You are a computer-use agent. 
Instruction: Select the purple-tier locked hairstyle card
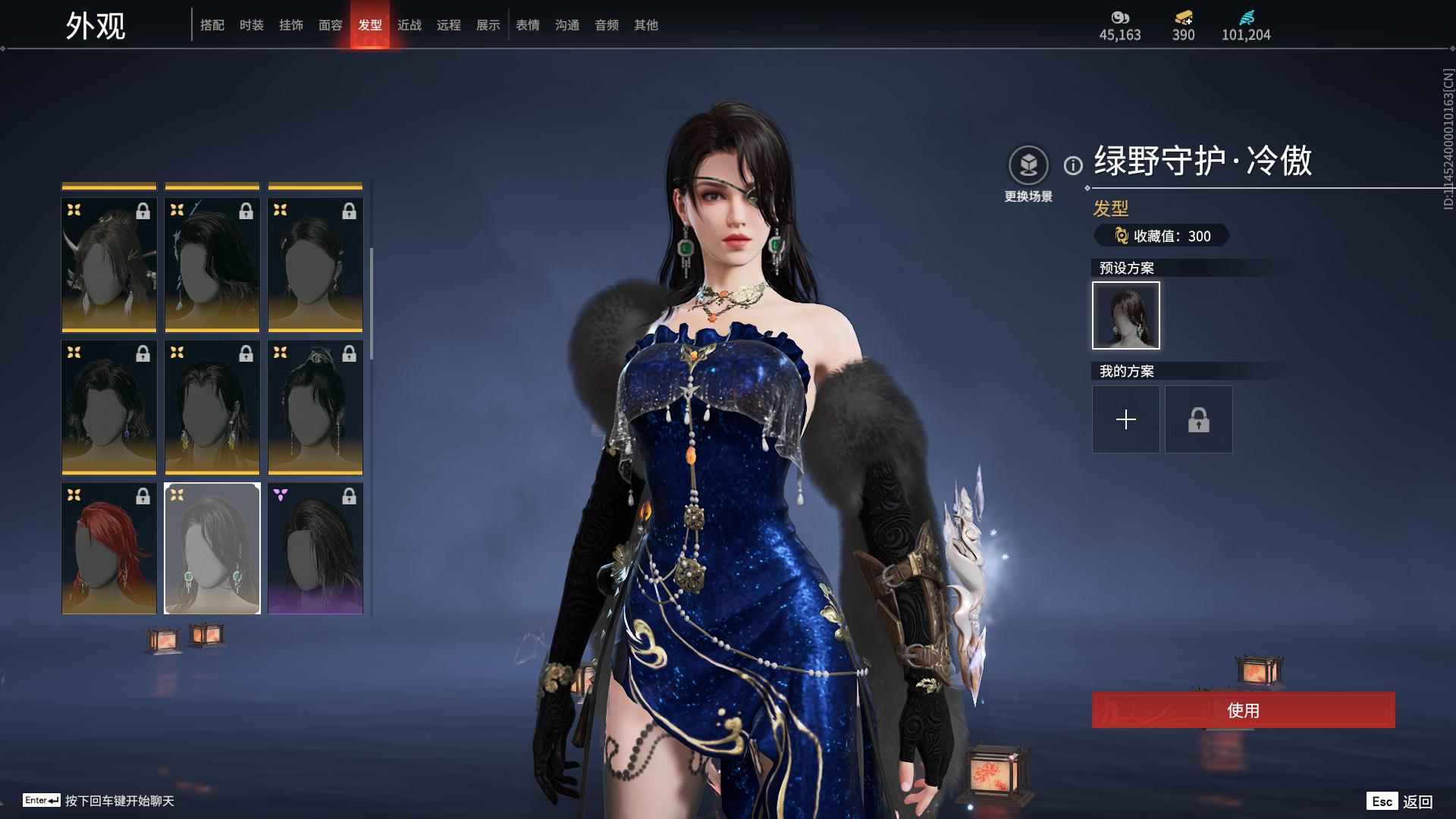tap(315, 548)
